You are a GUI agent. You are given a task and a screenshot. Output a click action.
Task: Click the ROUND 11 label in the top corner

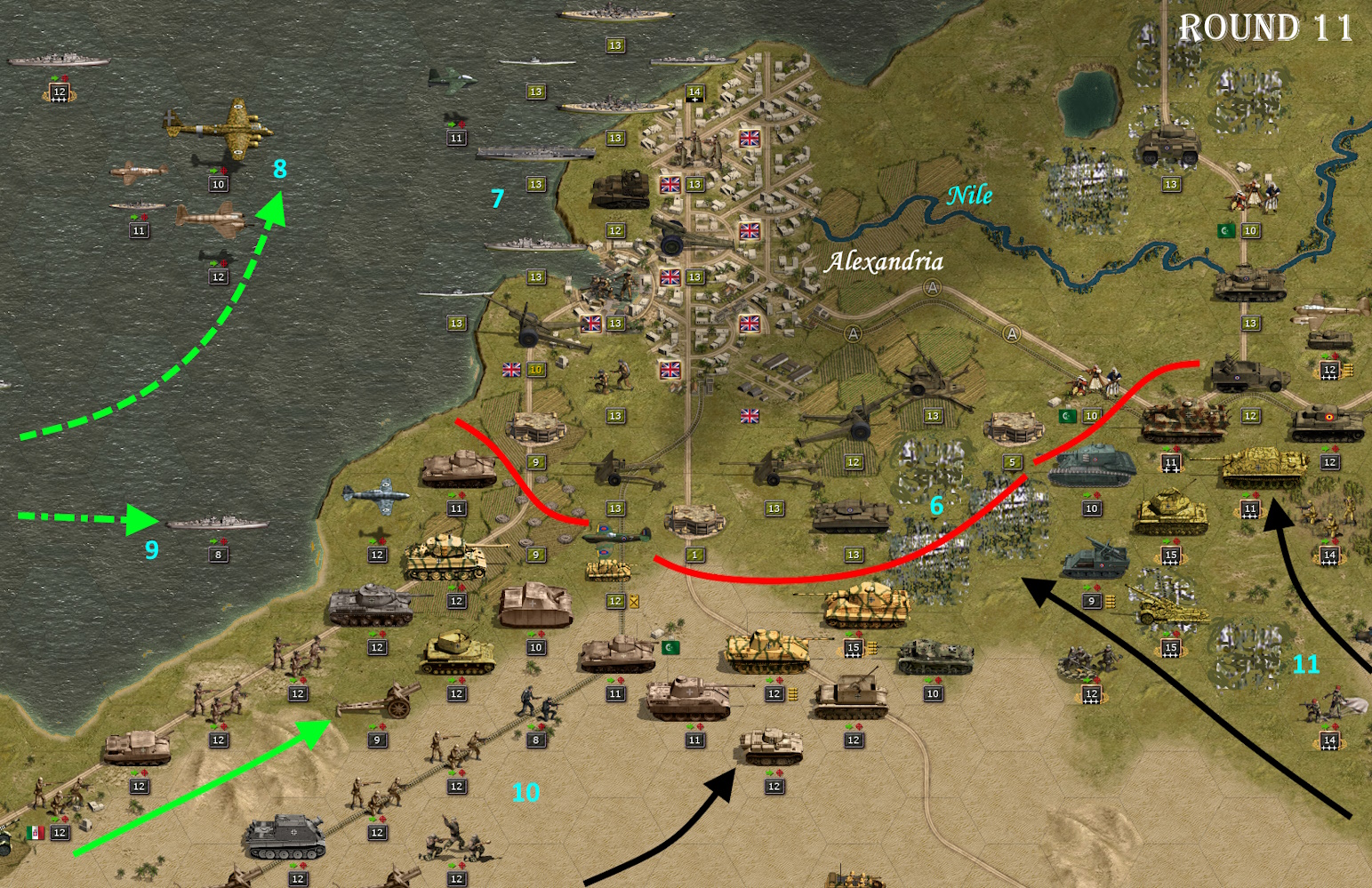coord(1266,27)
